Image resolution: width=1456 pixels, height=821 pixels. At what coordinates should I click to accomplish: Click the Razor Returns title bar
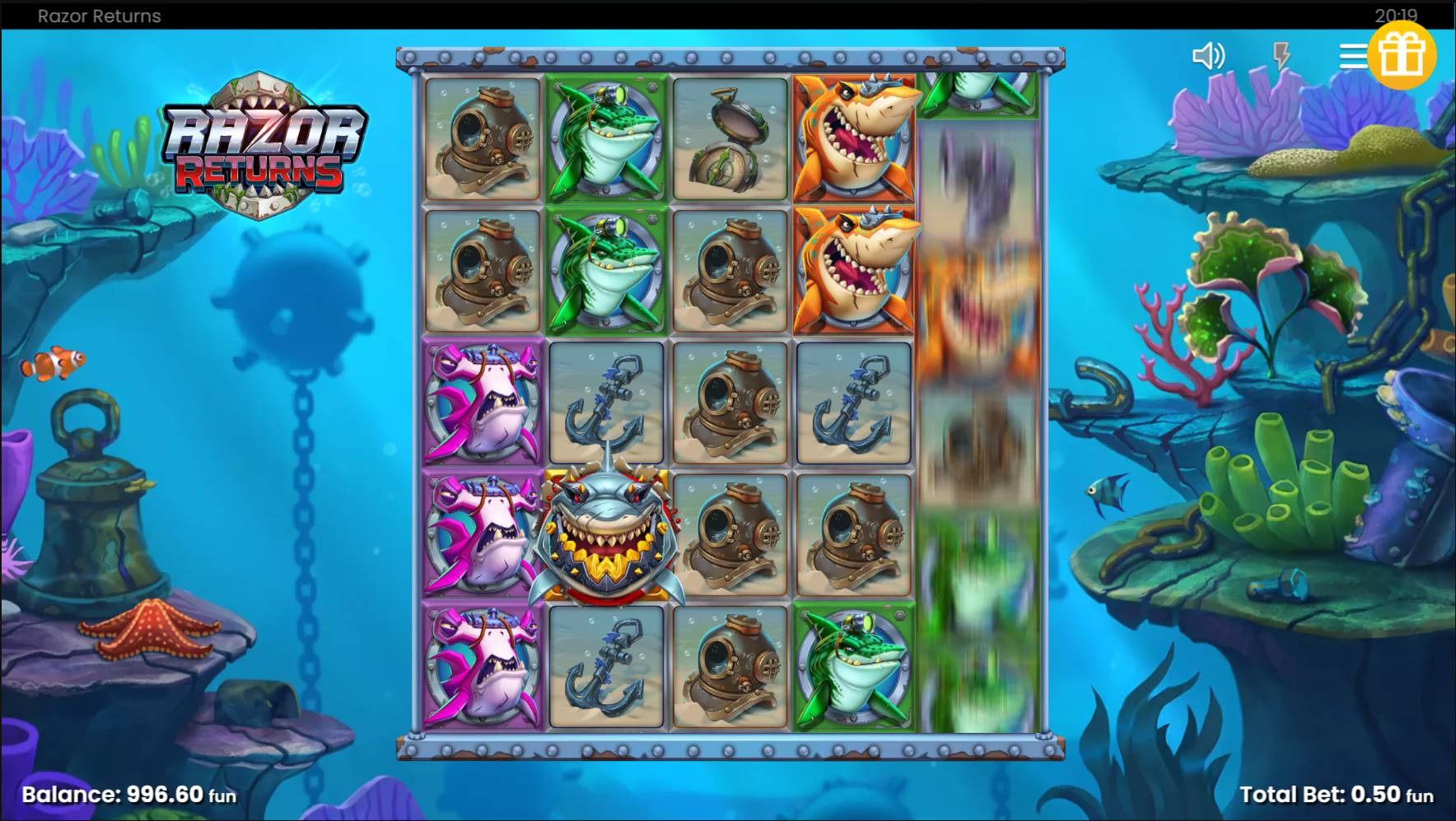(x=97, y=15)
